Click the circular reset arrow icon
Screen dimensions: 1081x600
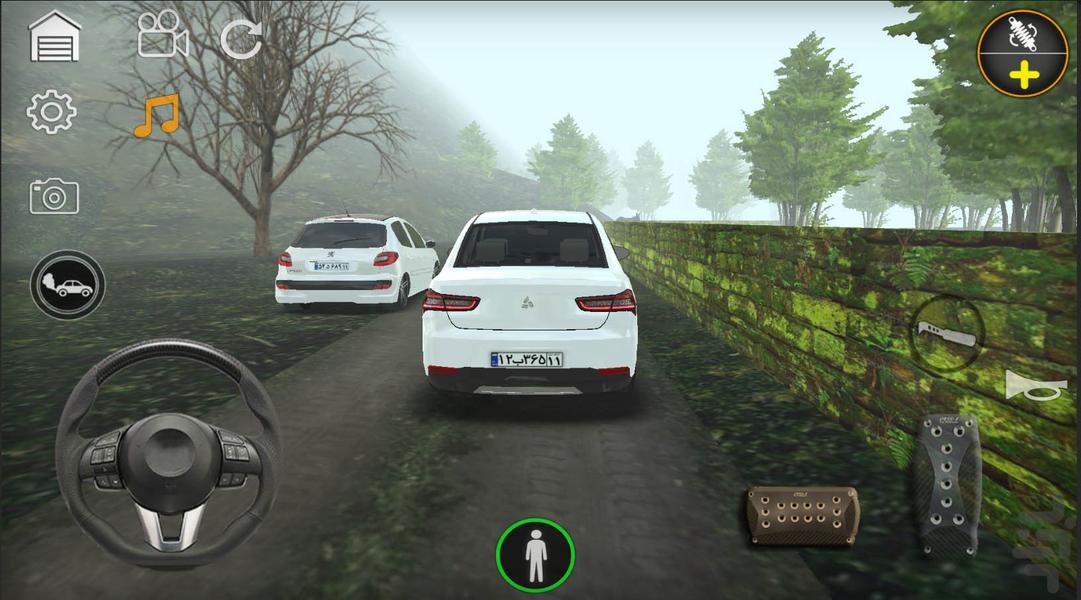(240, 39)
